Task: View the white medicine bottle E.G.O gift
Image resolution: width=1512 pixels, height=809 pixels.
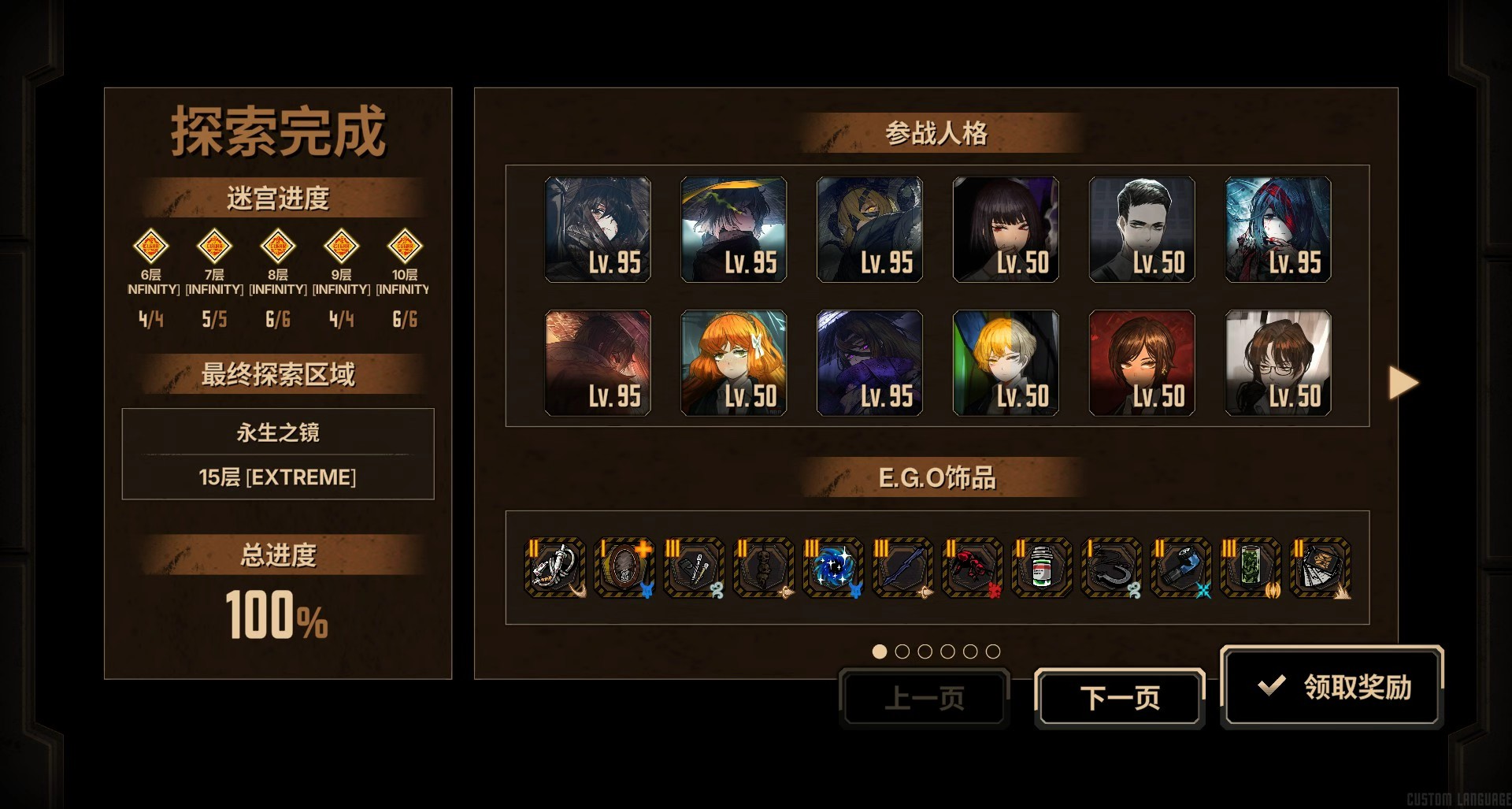Action: pyautogui.click(x=1041, y=567)
